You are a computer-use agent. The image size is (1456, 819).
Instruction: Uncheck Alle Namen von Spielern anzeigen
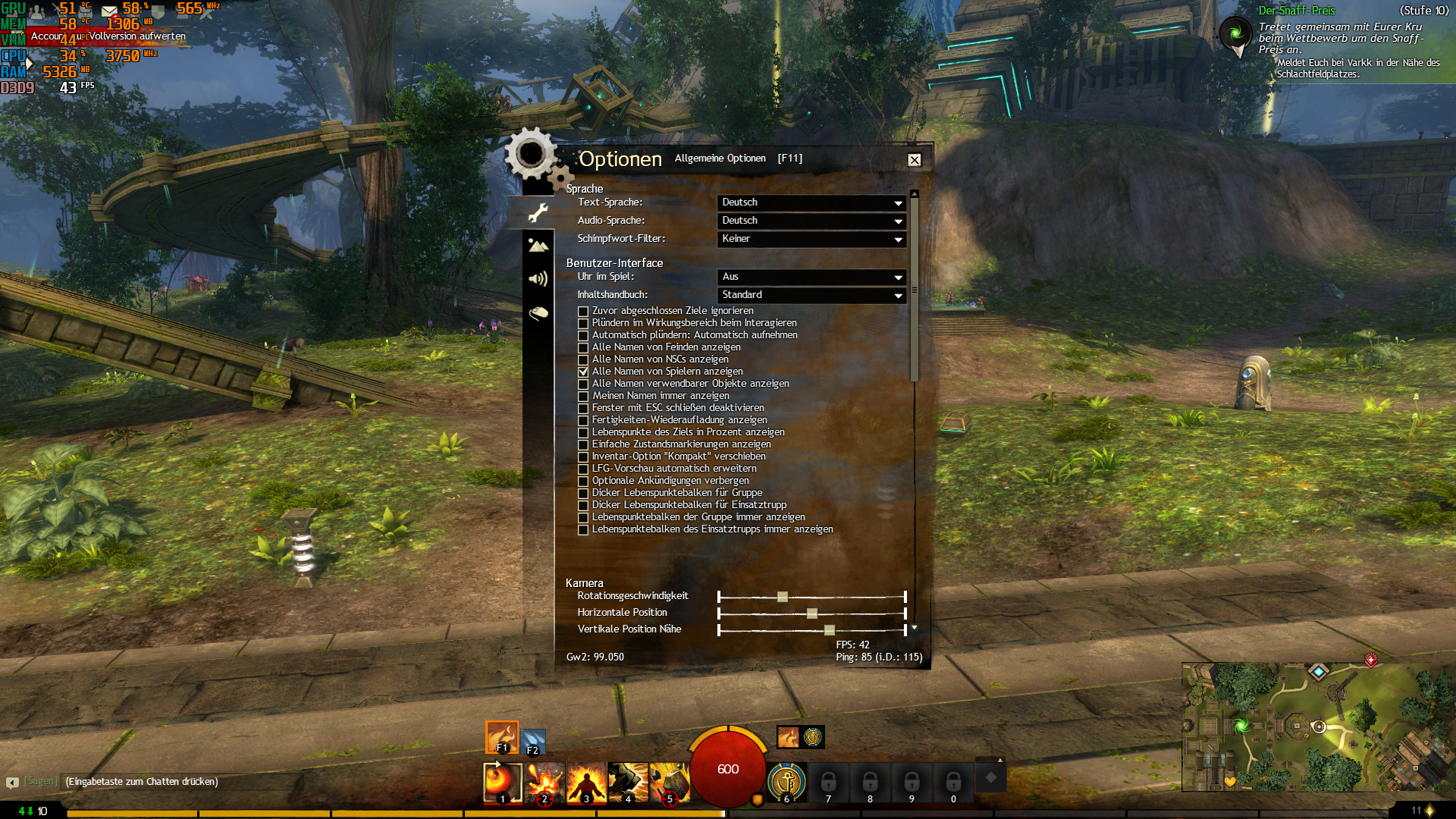pyautogui.click(x=582, y=372)
